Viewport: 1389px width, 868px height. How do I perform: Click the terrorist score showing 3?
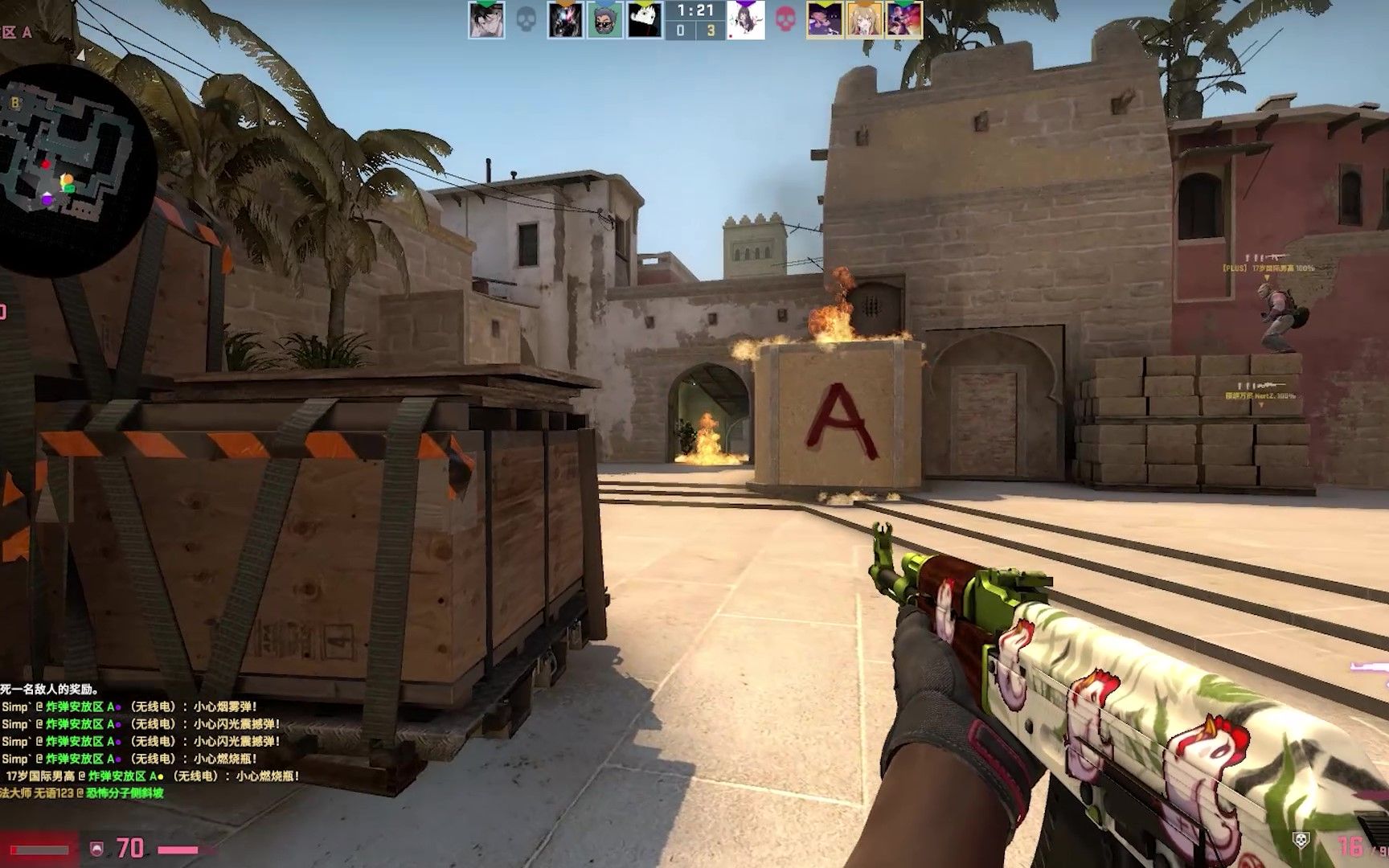[711, 29]
